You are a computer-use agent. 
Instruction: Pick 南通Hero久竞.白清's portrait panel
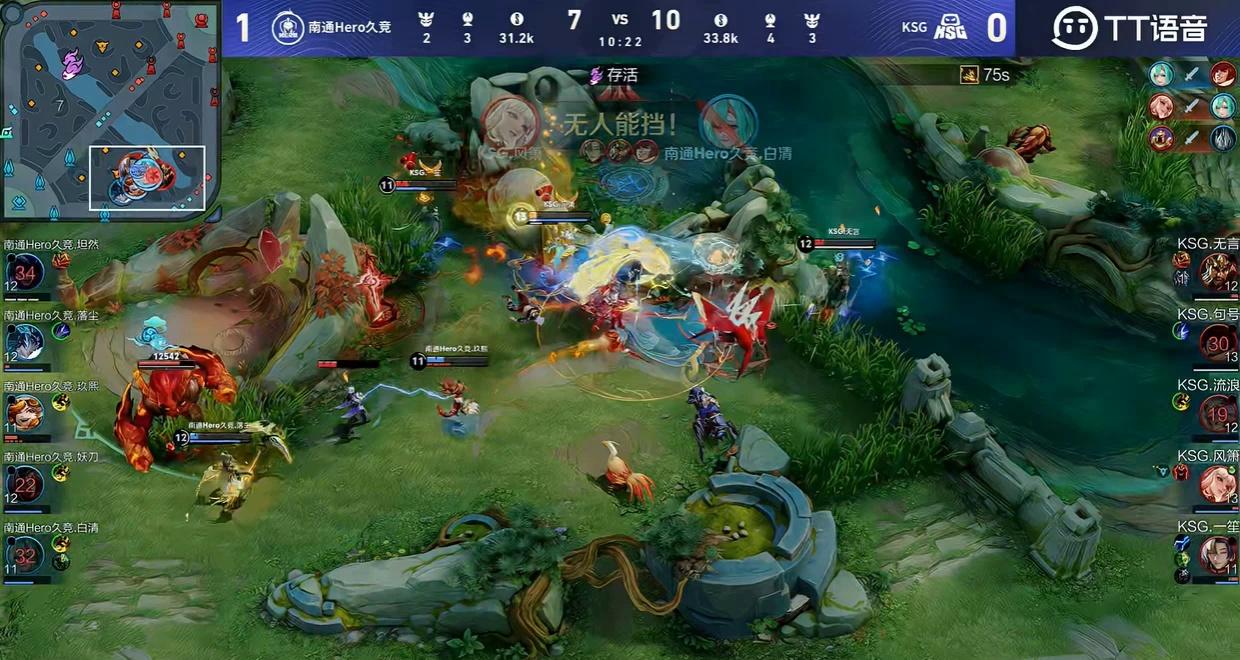point(25,555)
